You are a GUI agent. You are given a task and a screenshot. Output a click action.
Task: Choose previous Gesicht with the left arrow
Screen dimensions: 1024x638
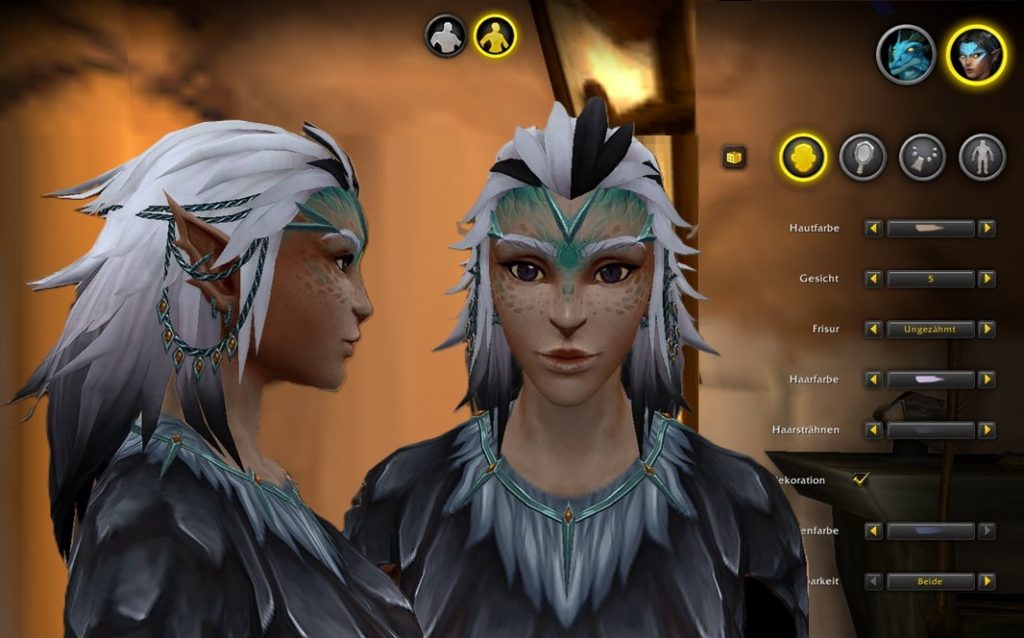pyautogui.click(x=873, y=279)
